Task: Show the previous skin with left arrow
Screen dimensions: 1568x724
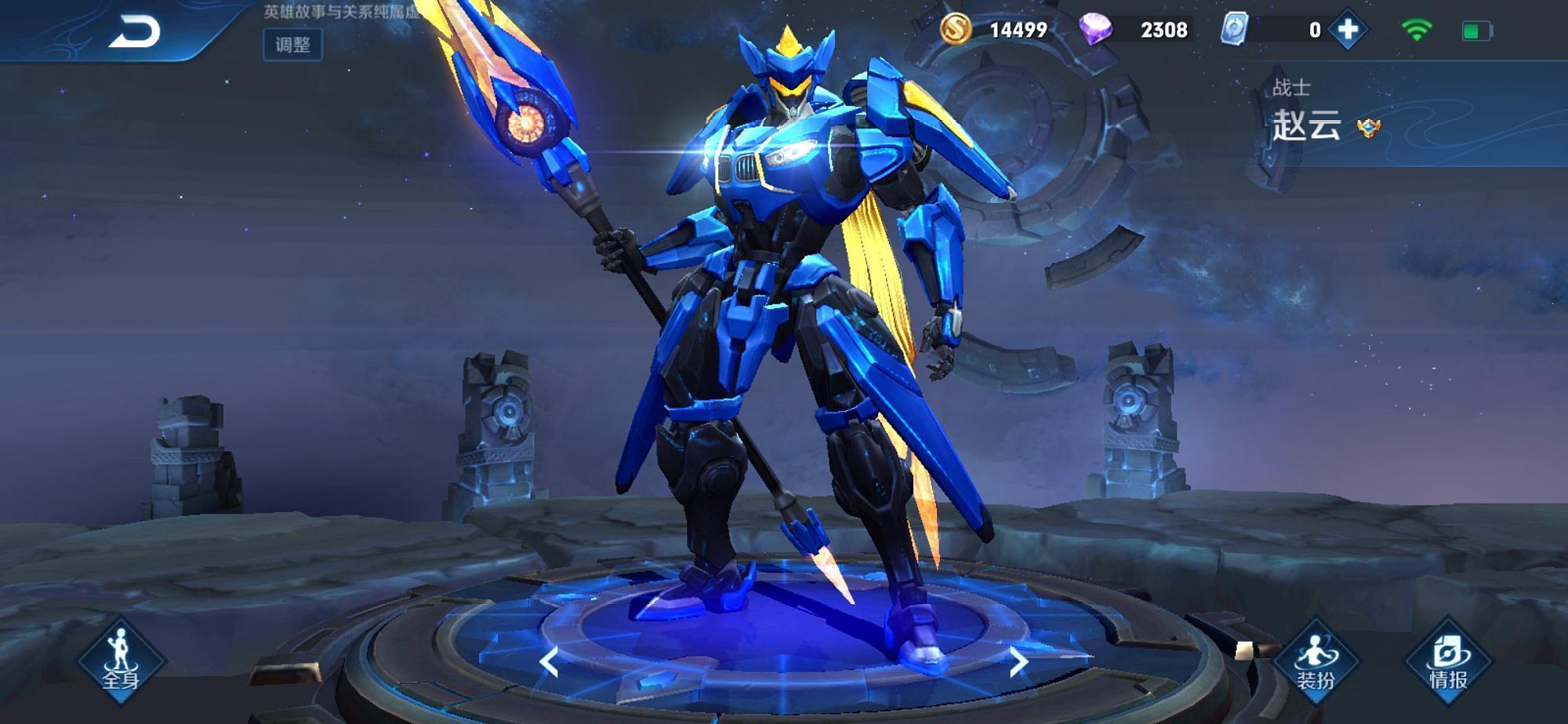Action: [x=549, y=663]
